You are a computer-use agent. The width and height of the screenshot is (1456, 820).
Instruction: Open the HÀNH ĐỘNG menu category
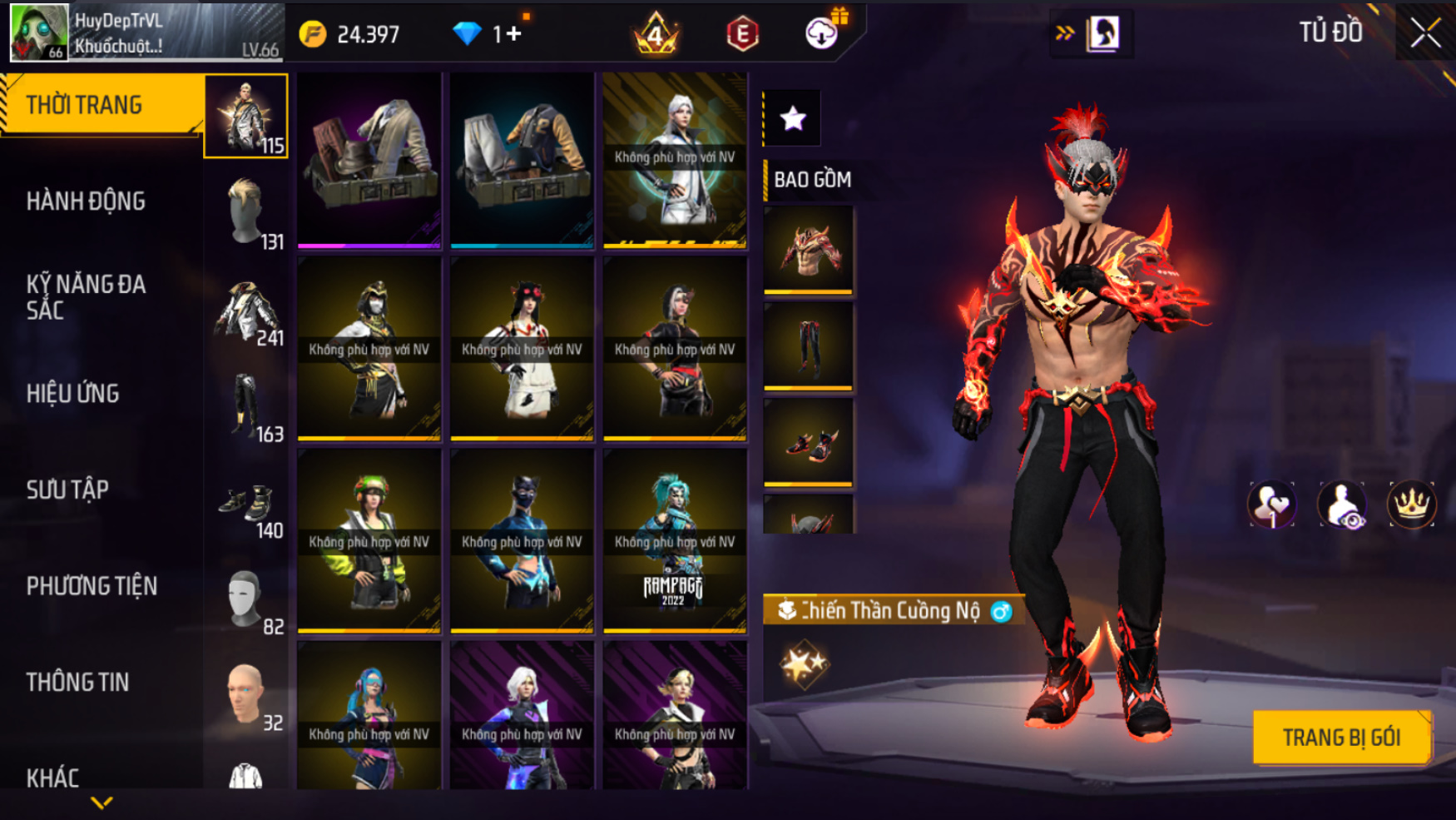(x=86, y=201)
